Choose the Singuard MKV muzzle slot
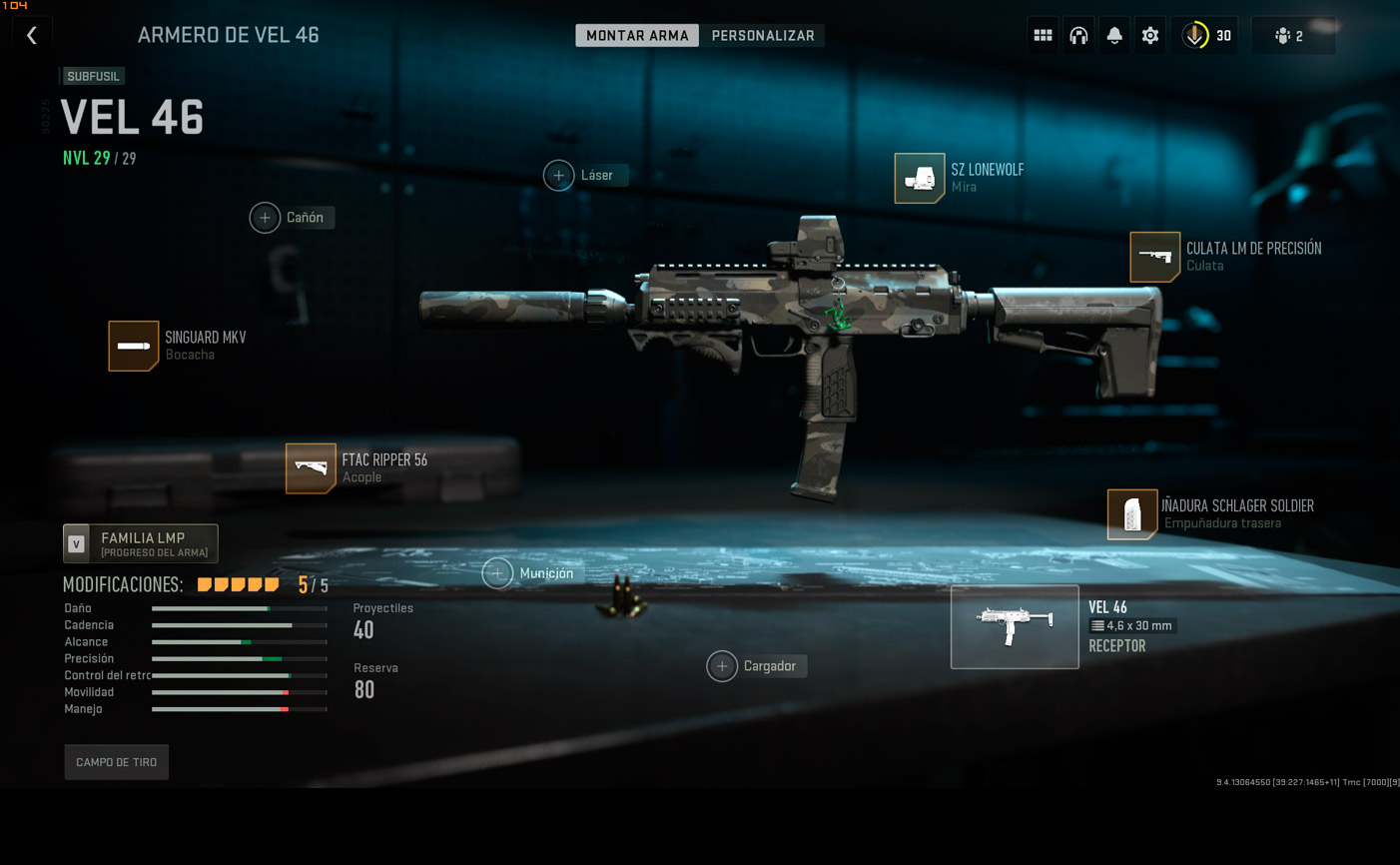1400x865 pixels. click(133, 346)
